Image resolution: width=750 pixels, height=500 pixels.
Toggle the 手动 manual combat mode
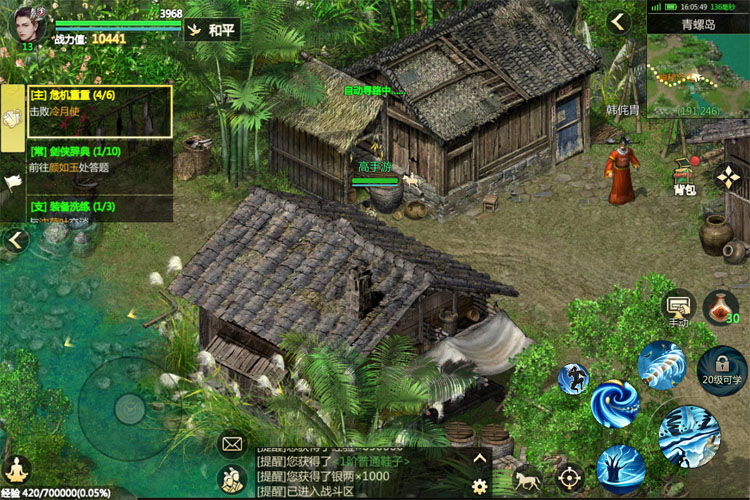[x=680, y=307]
